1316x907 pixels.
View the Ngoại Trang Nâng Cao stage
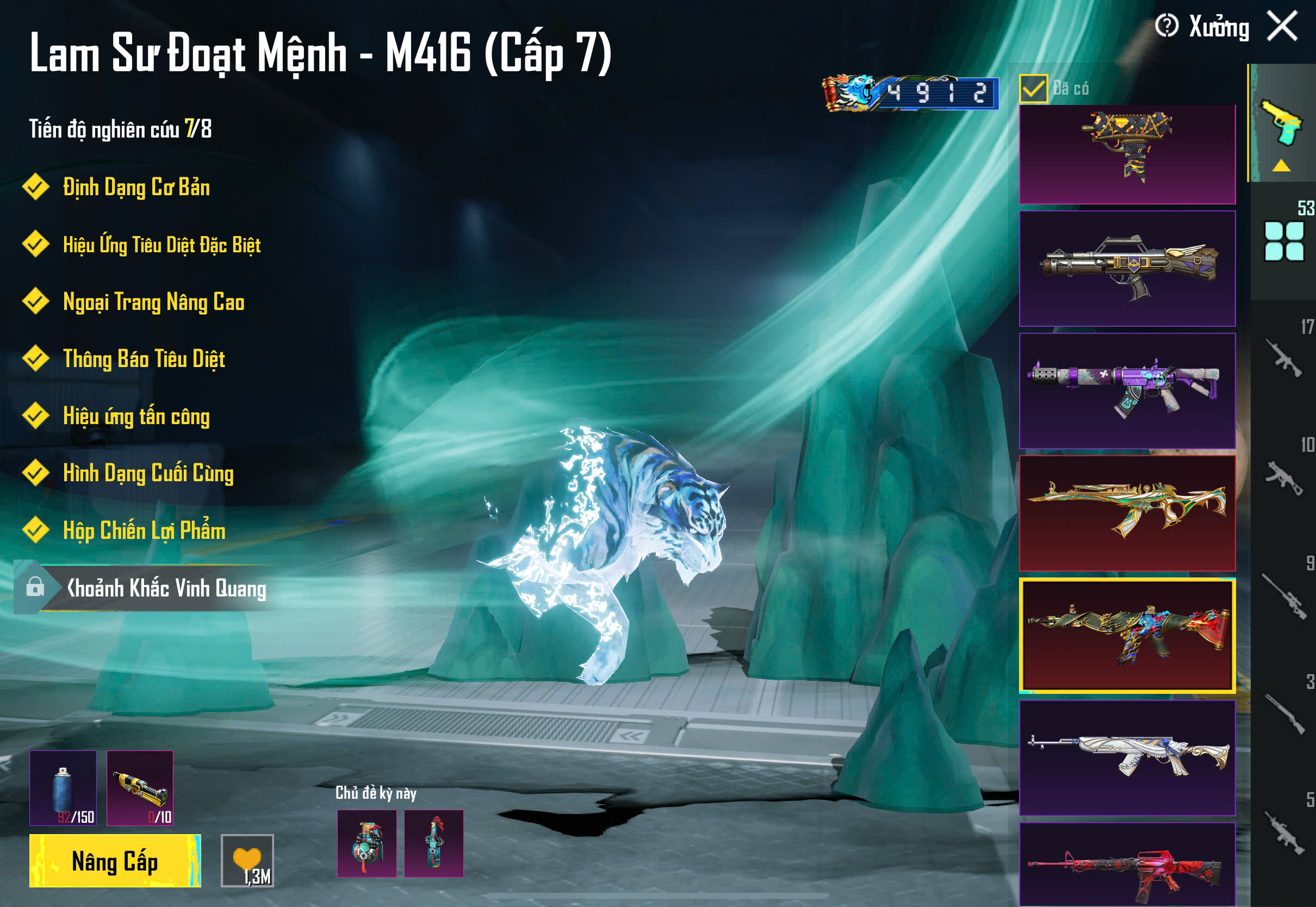(x=153, y=302)
